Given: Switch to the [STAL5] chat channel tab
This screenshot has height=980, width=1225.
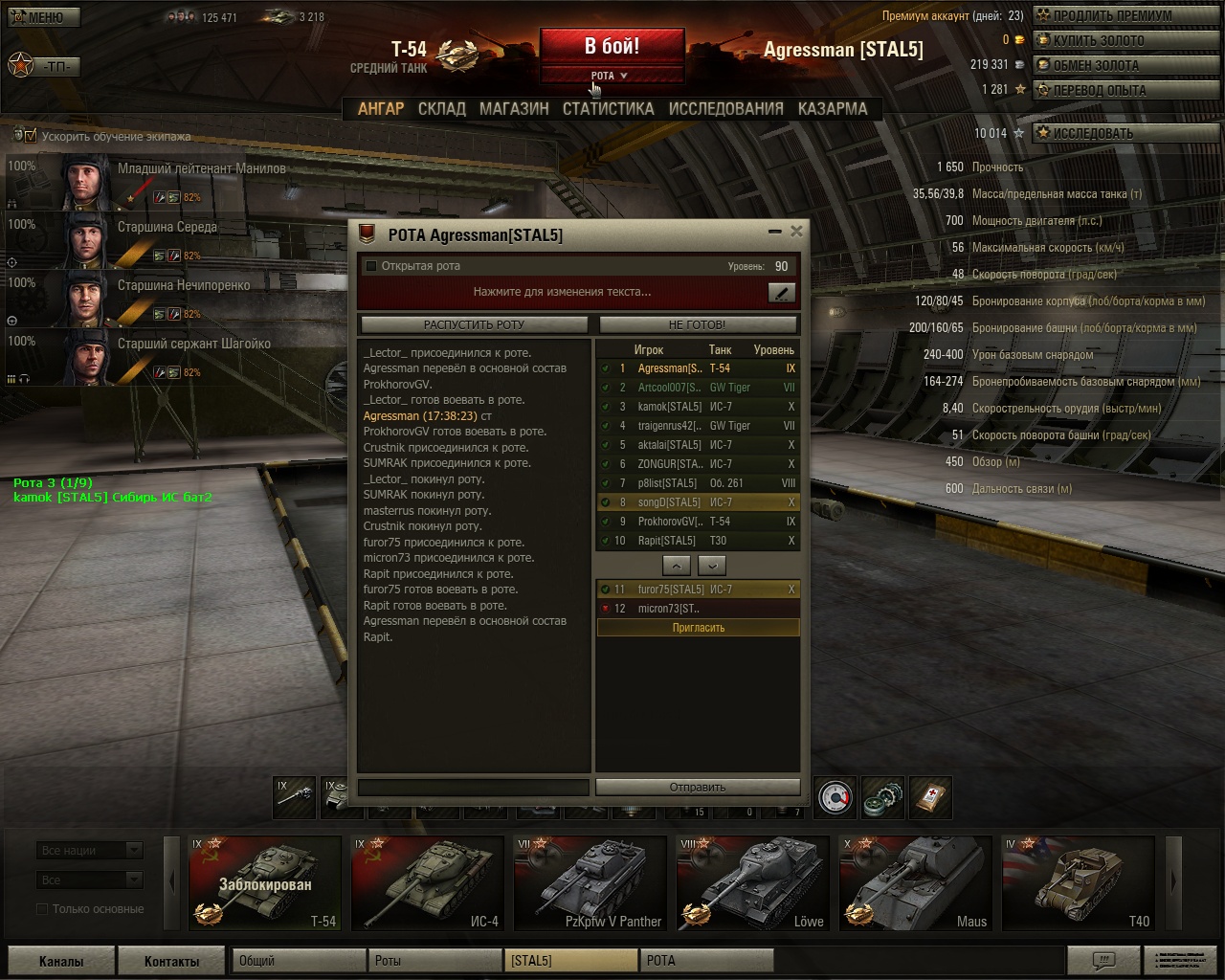Looking at the screenshot, I should tap(570, 961).
